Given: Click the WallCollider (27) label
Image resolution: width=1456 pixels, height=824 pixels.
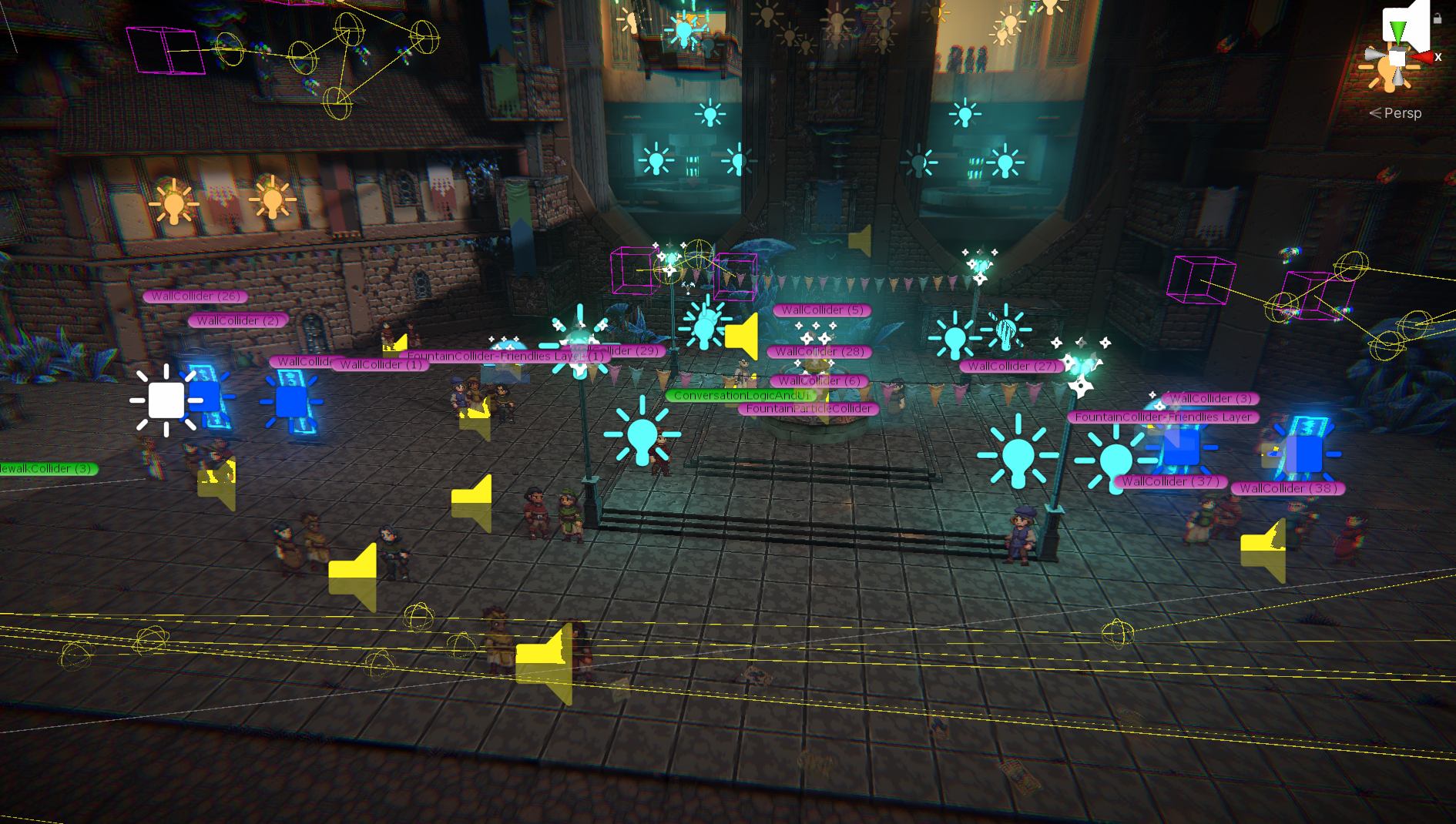Looking at the screenshot, I should [1011, 367].
